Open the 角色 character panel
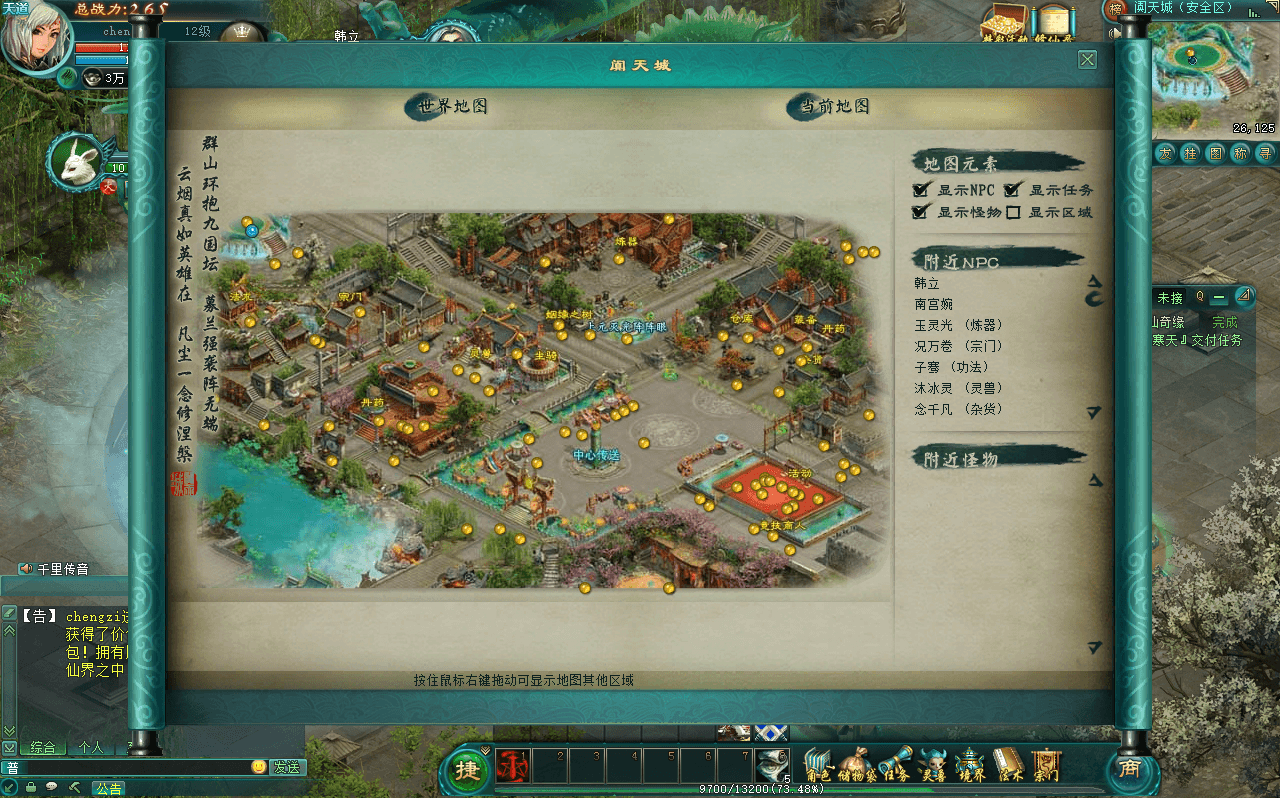Screen dimensions: 1280x798 pyautogui.click(x=818, y=766)
